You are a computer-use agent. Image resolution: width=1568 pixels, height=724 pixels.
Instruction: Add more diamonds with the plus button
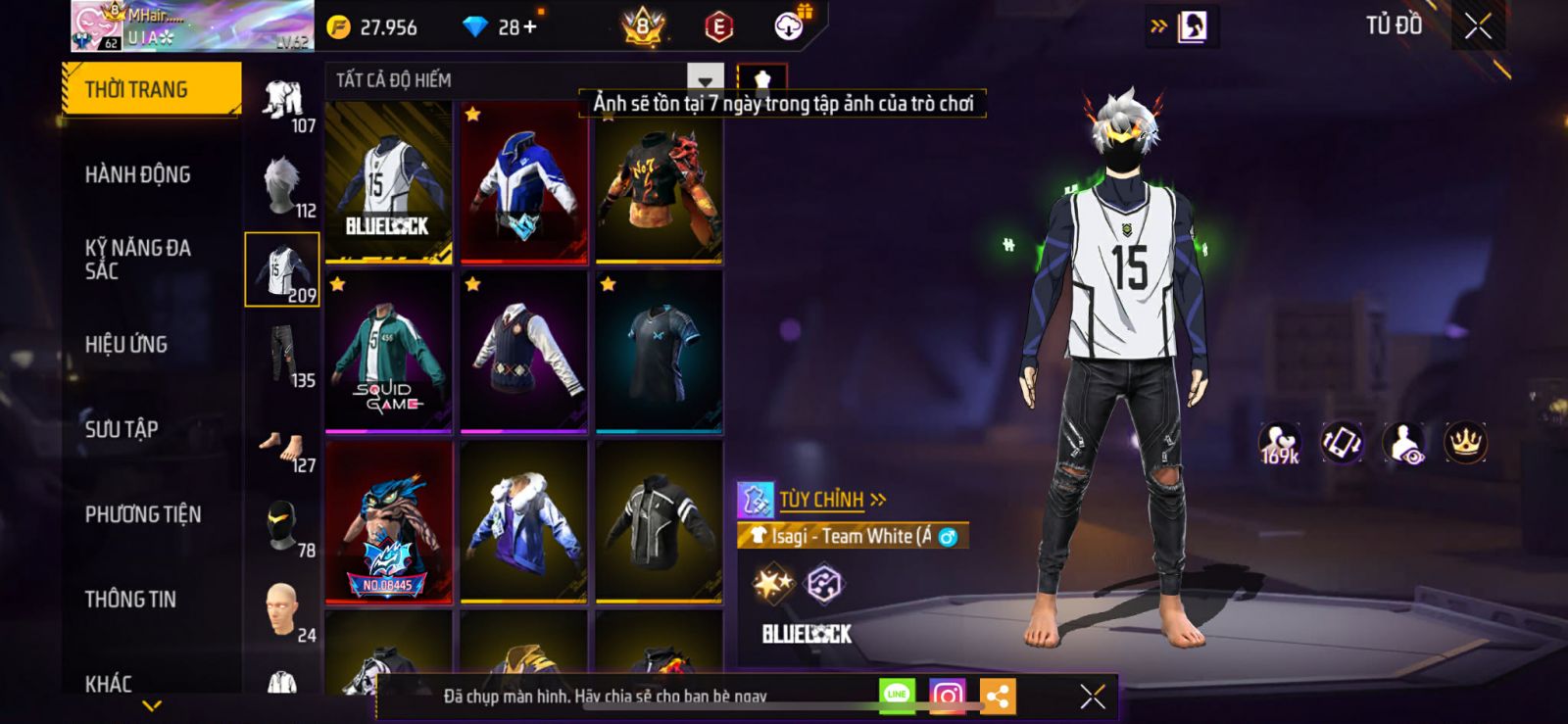(530, 27)
